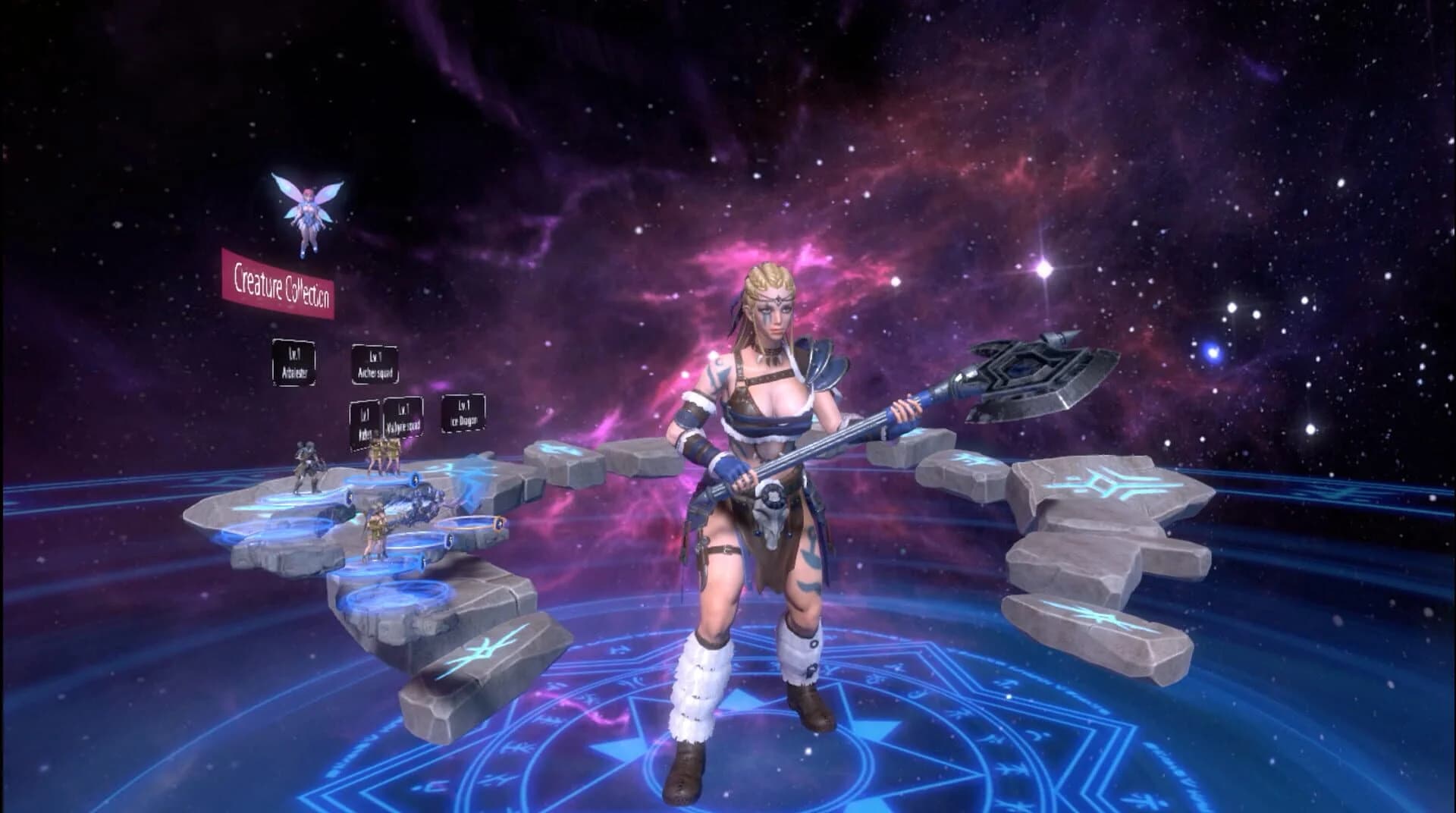Expand the slot 5 badge on the platform edge

pos(448,538)
